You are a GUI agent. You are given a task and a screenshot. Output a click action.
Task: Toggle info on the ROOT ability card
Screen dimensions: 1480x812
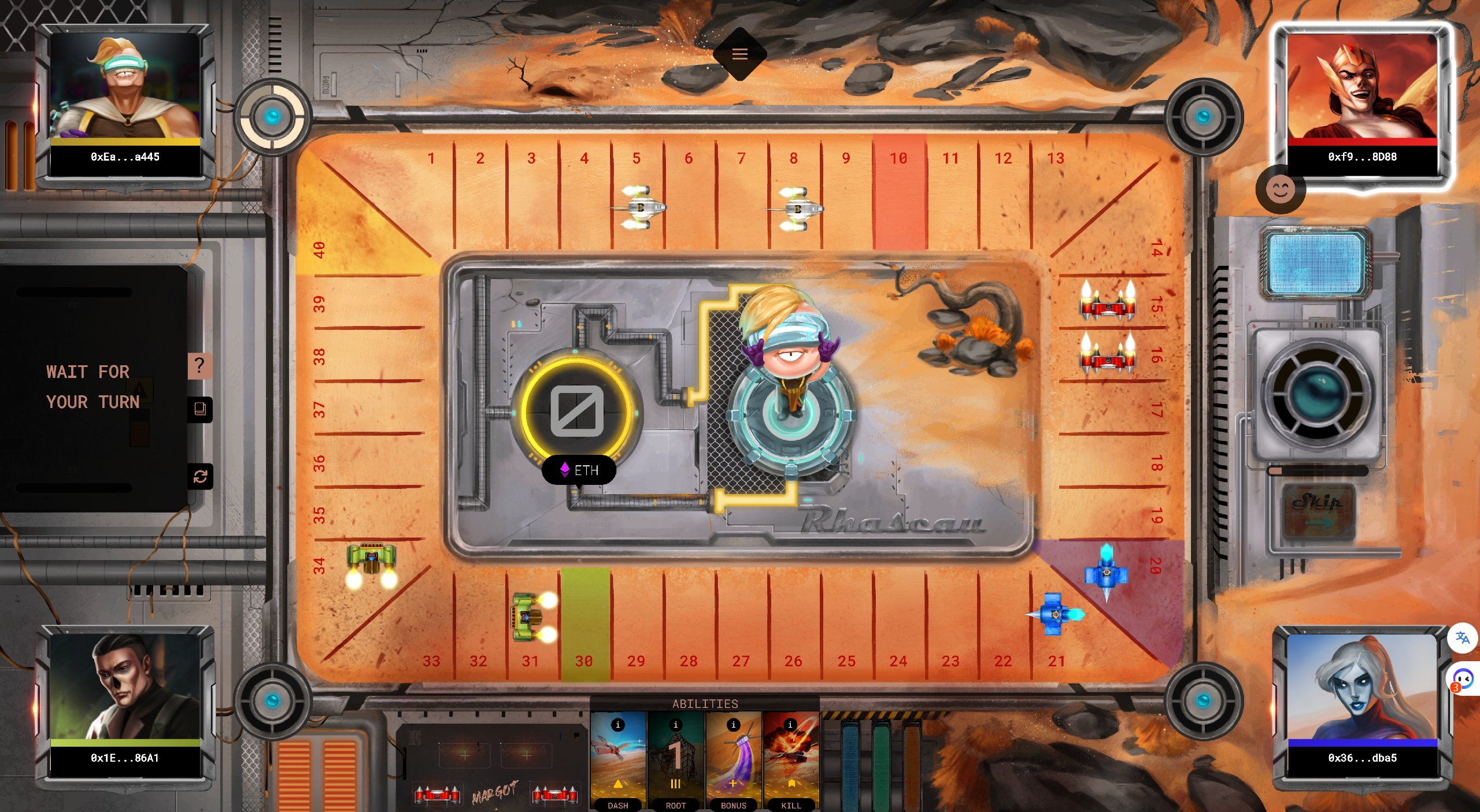675,725
